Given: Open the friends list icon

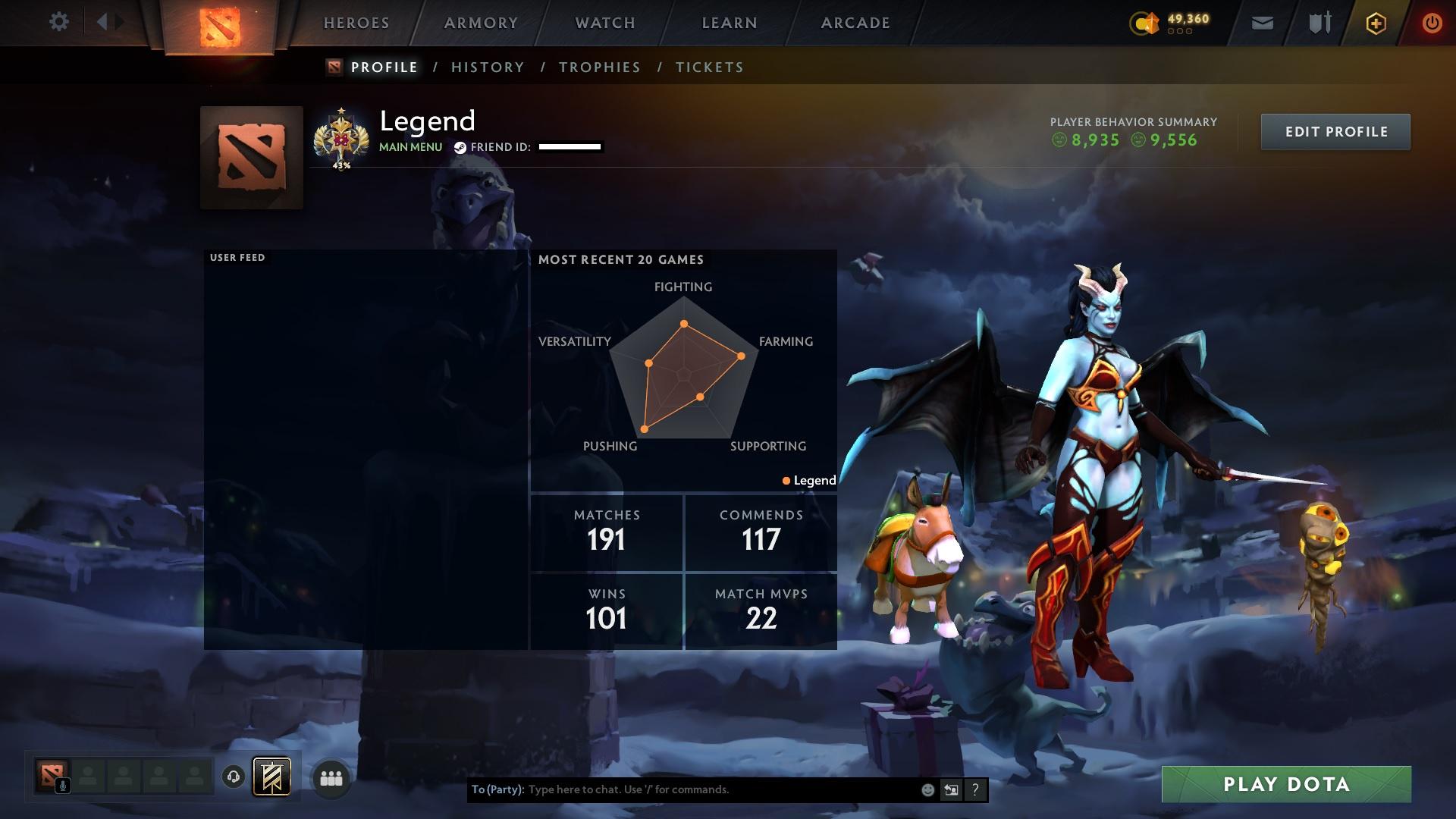Looking at the screenshot, I should pos(331,777).
